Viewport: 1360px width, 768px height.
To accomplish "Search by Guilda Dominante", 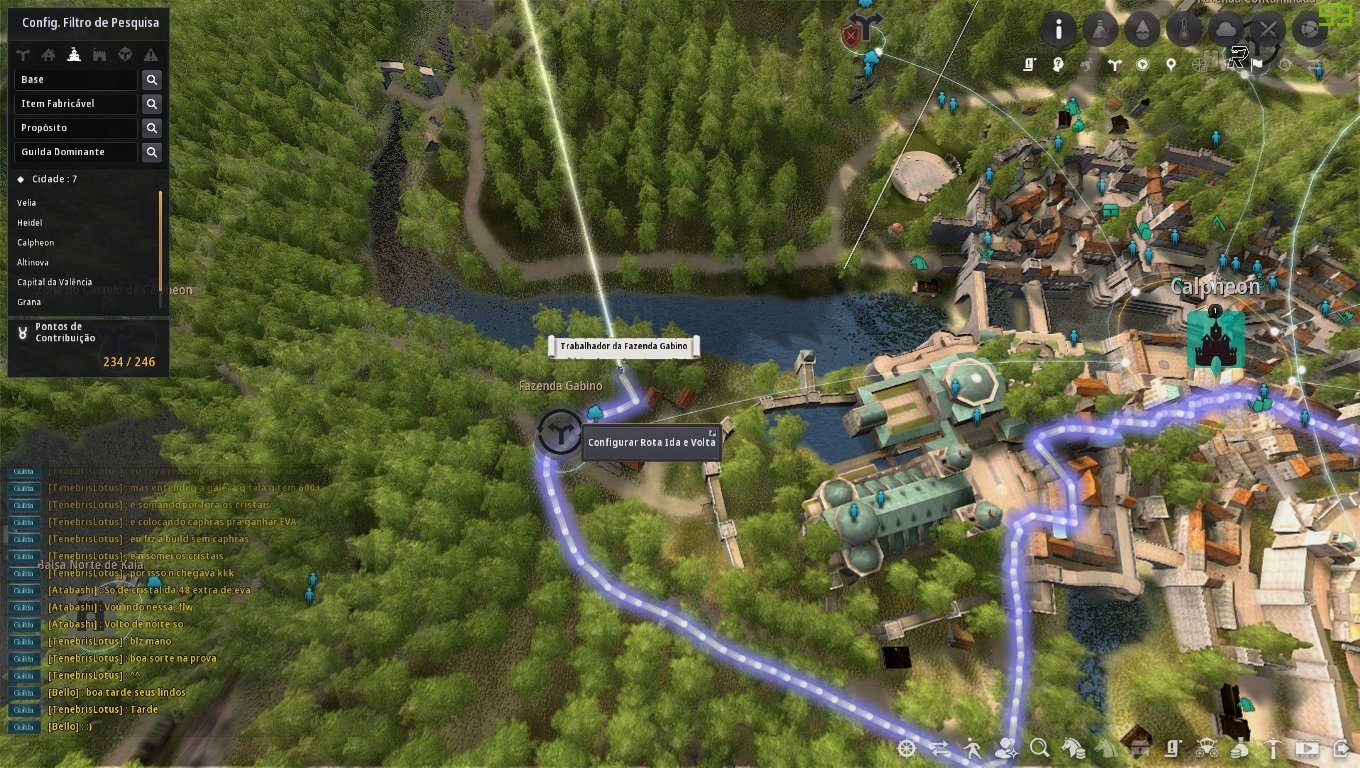I will click(x=152, y=152).
